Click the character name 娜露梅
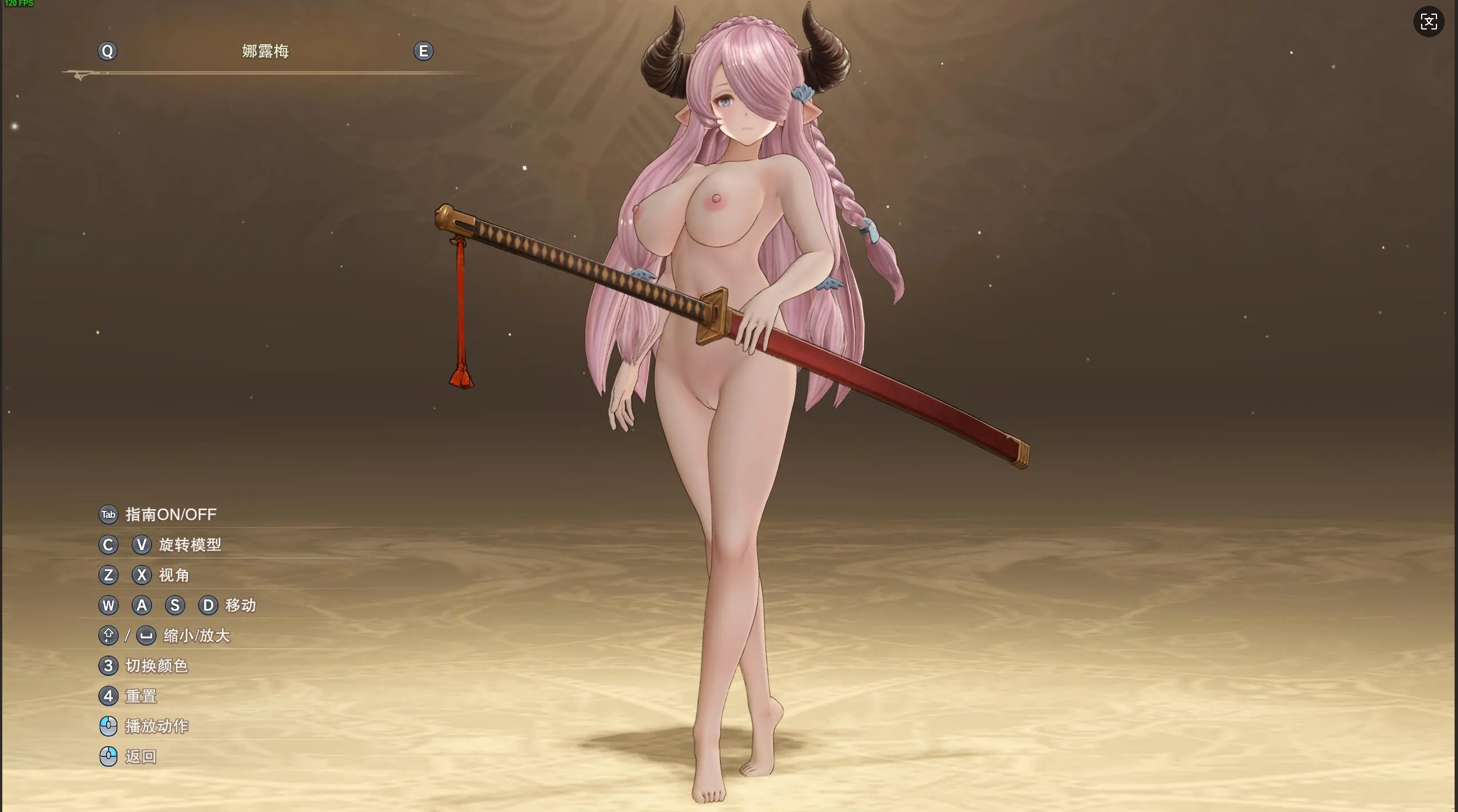 pos(264,51)
